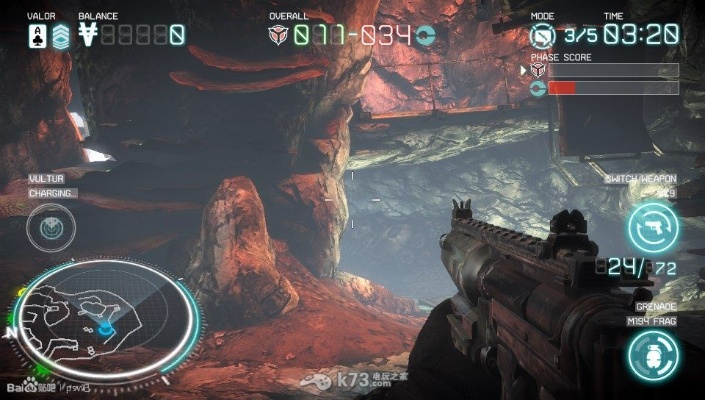
Task: Tap the Switch Weapon button
Action: [653, 225]
